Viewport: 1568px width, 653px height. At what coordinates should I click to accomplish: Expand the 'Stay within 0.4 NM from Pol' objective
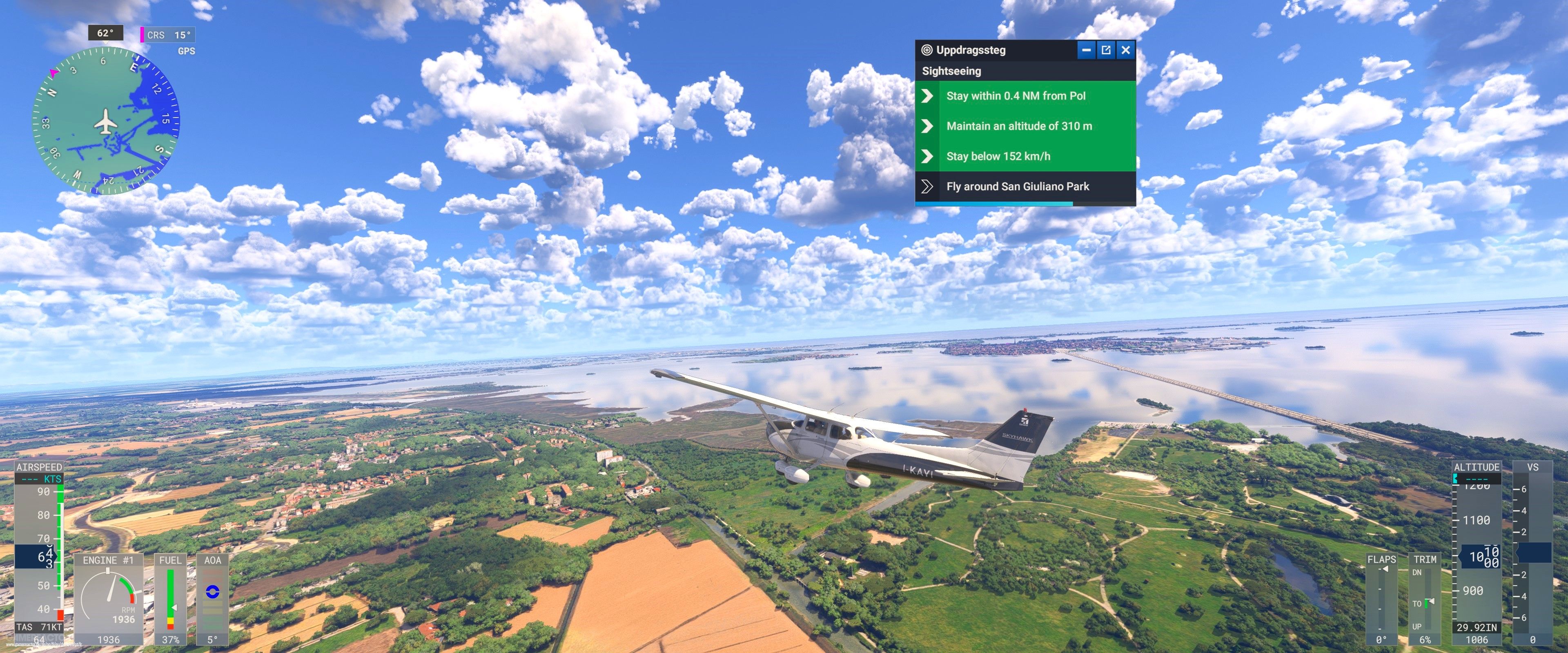[x=1016, y=96]
